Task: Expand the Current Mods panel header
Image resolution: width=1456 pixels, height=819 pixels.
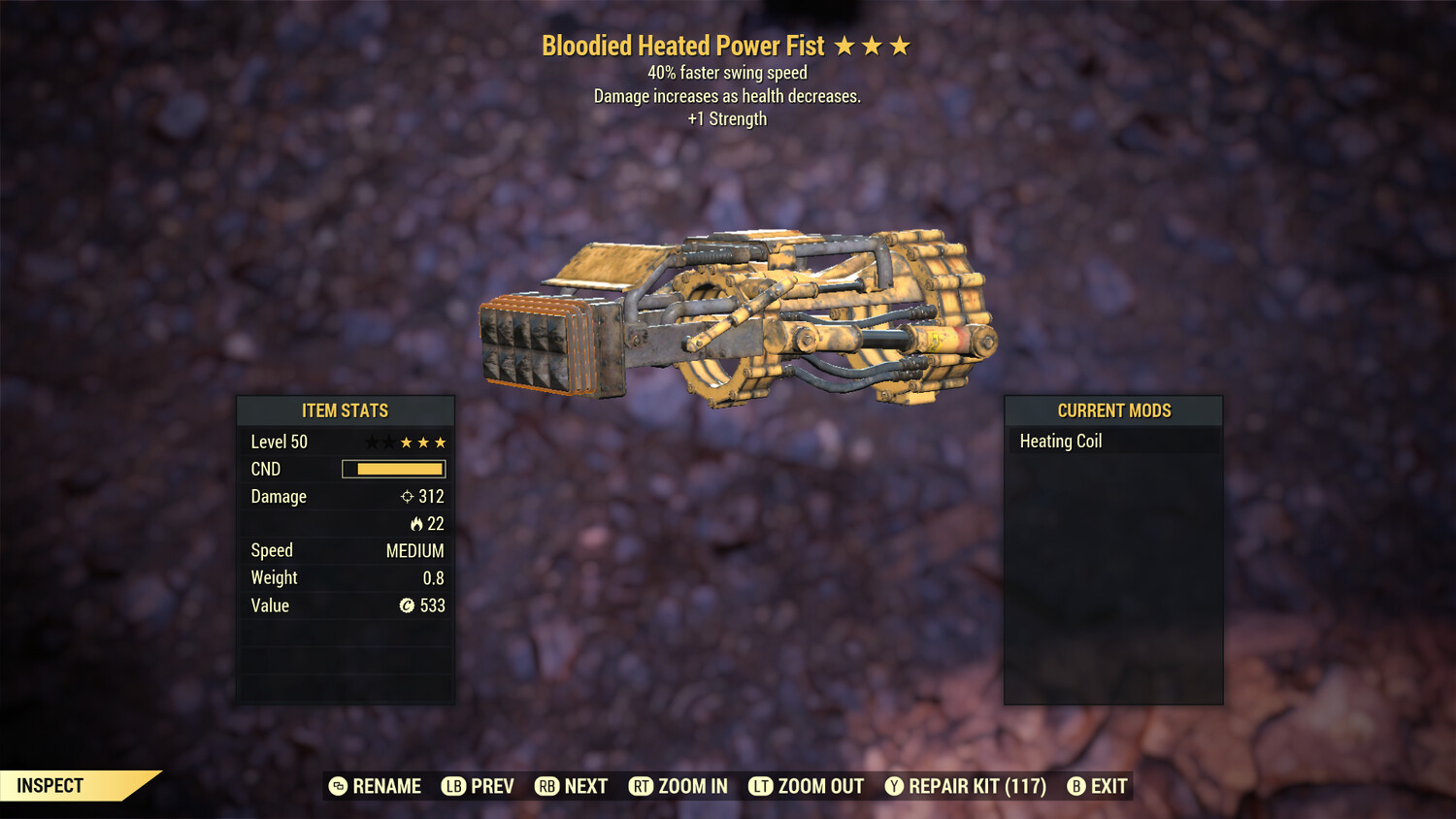Action: 1113,409
